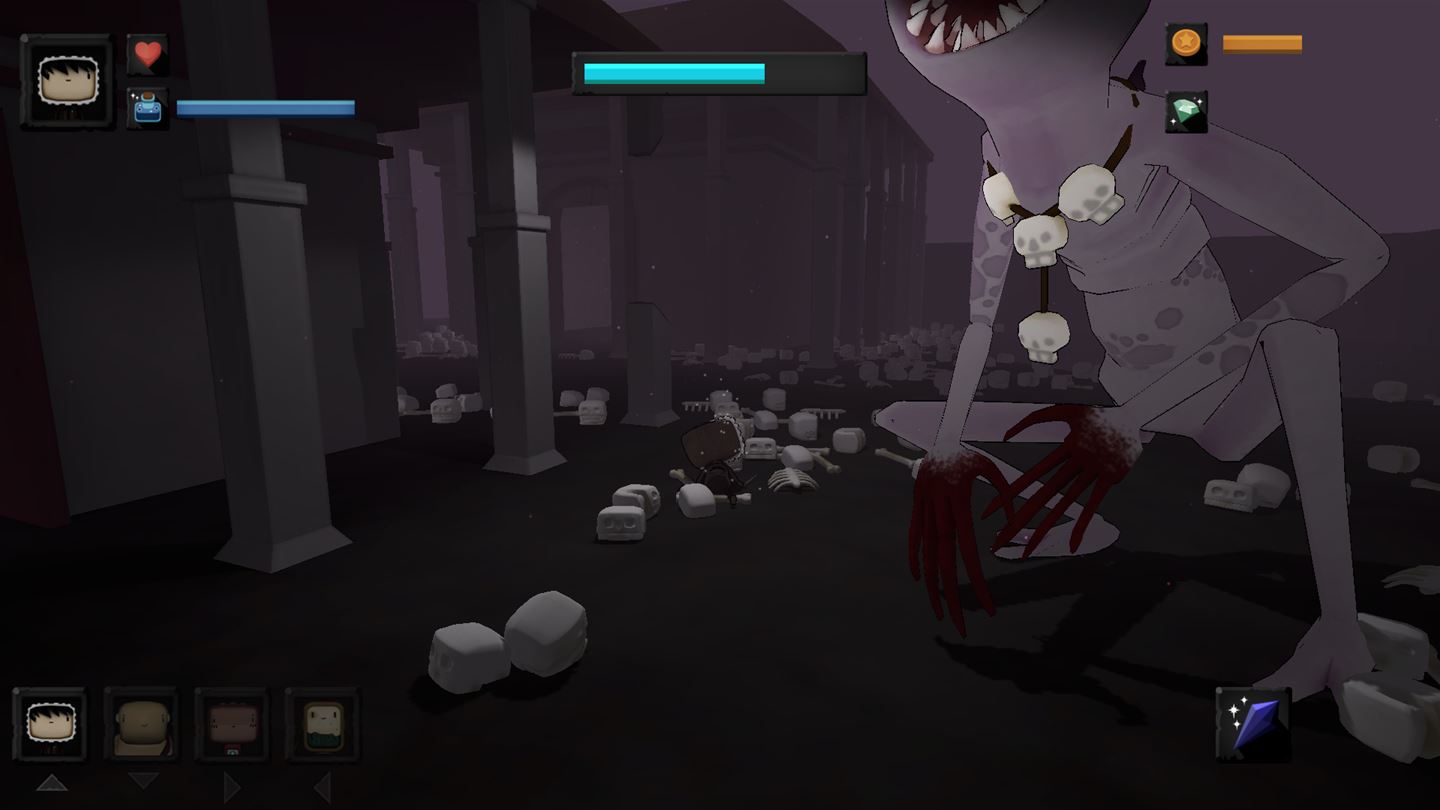This screenshot has height=810, width=1440.
Task: Click the coin icon beside the orange bar
Action: [x=1186, y=44]
